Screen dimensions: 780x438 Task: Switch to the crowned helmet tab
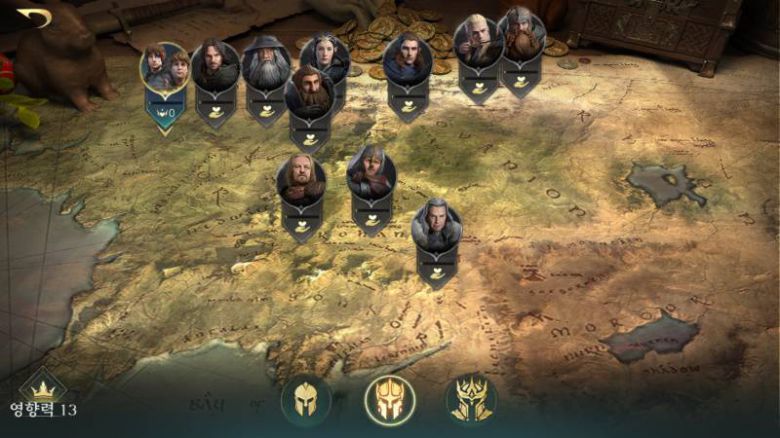[470, 400]
